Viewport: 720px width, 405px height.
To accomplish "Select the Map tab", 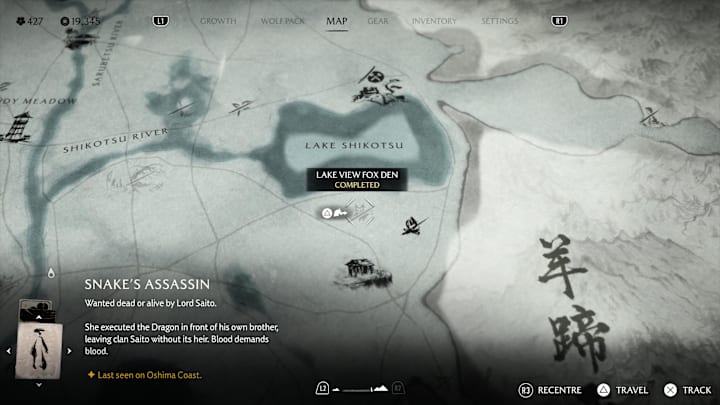I will click(x=337, y=21).
